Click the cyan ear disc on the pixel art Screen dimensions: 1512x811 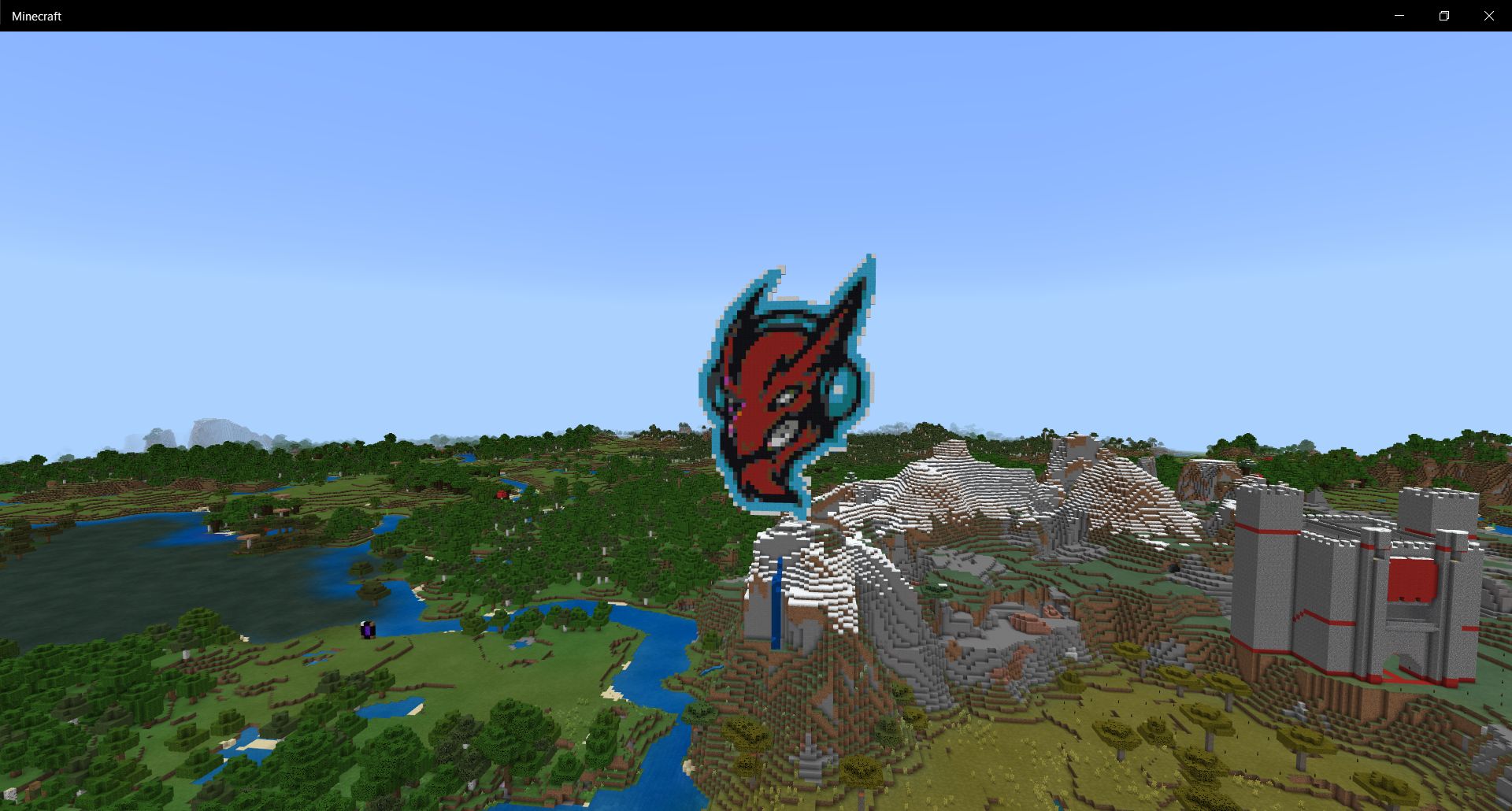tap(839, 388)
